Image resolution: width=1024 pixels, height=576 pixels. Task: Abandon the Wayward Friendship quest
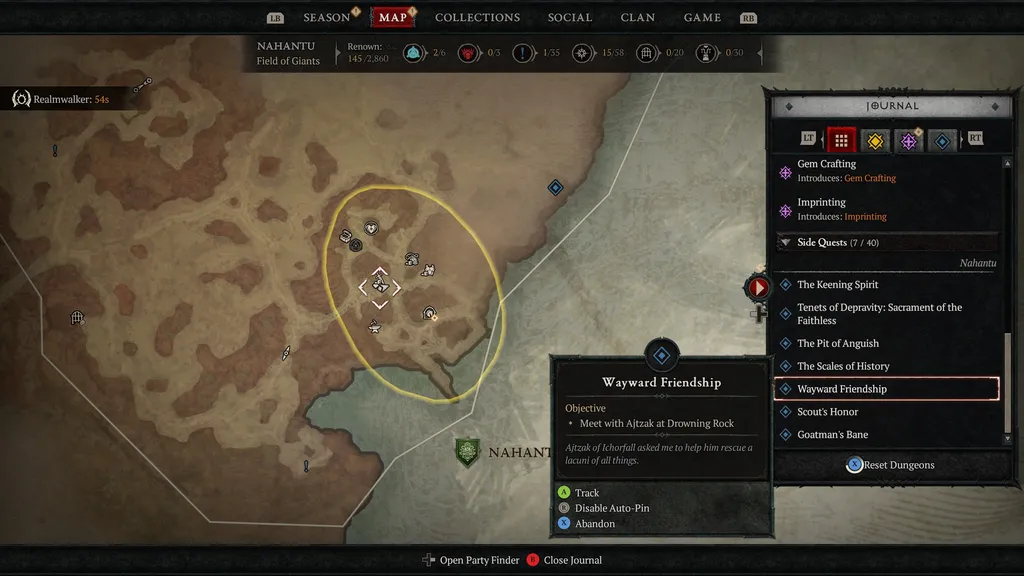pyautogui.click(x=595, y=524)
